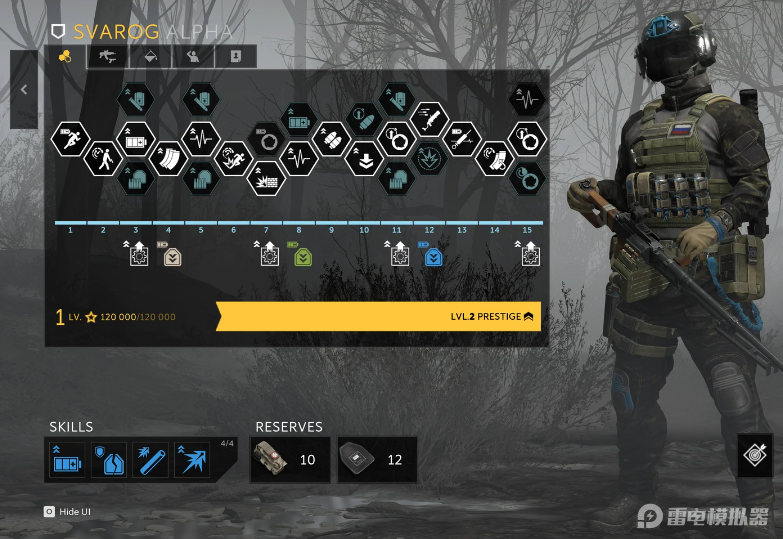This screenshot has width=783, height=539.
Task: Select the blue armor reward at level 12
Action: pyautogui.click(x=433, y=257)
